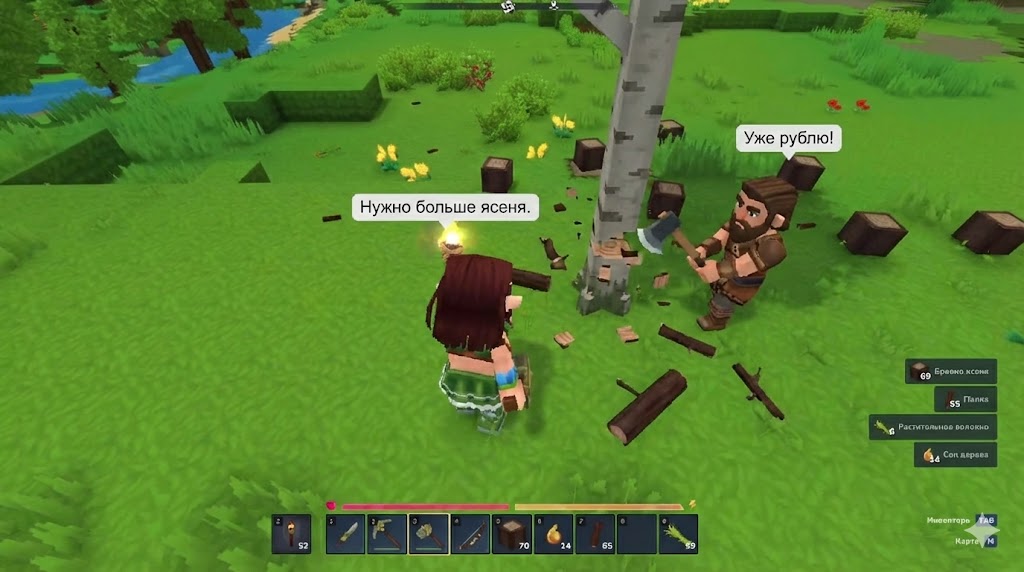Click the plant fiber pickup notification
This screenshot has width=1024, height=572.
pos(933,427)
